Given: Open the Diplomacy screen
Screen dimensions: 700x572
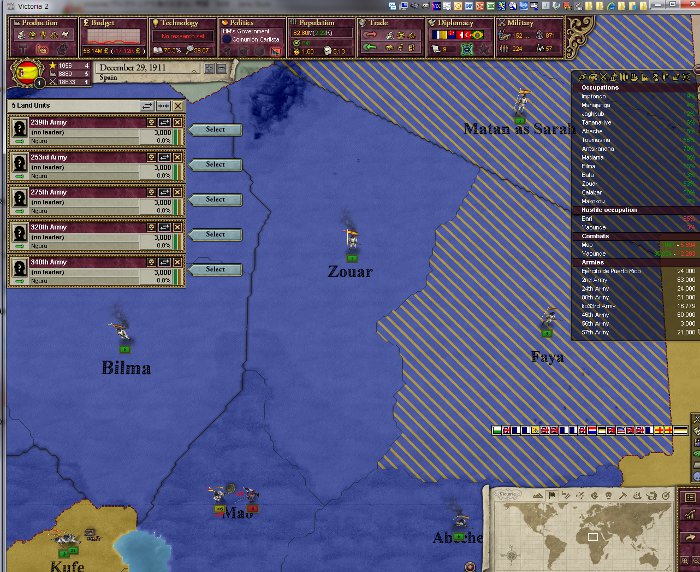Looking at the screenshot, I should click(x=459, y=22).
